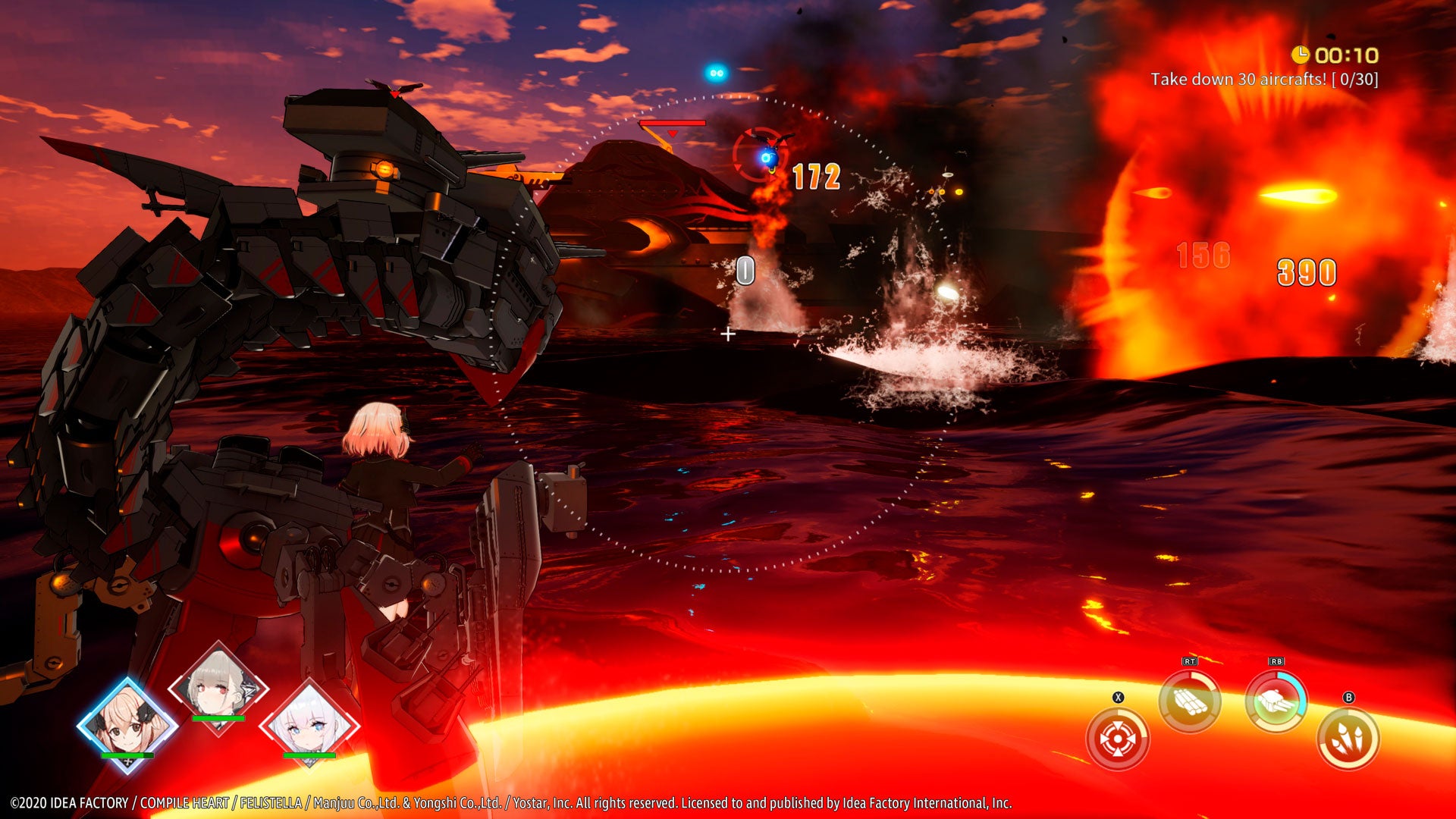1456x819 pixels.
Task: Fire the torpedo tubes weapon
Action: pyautogui.click(x=1189, y=702)
